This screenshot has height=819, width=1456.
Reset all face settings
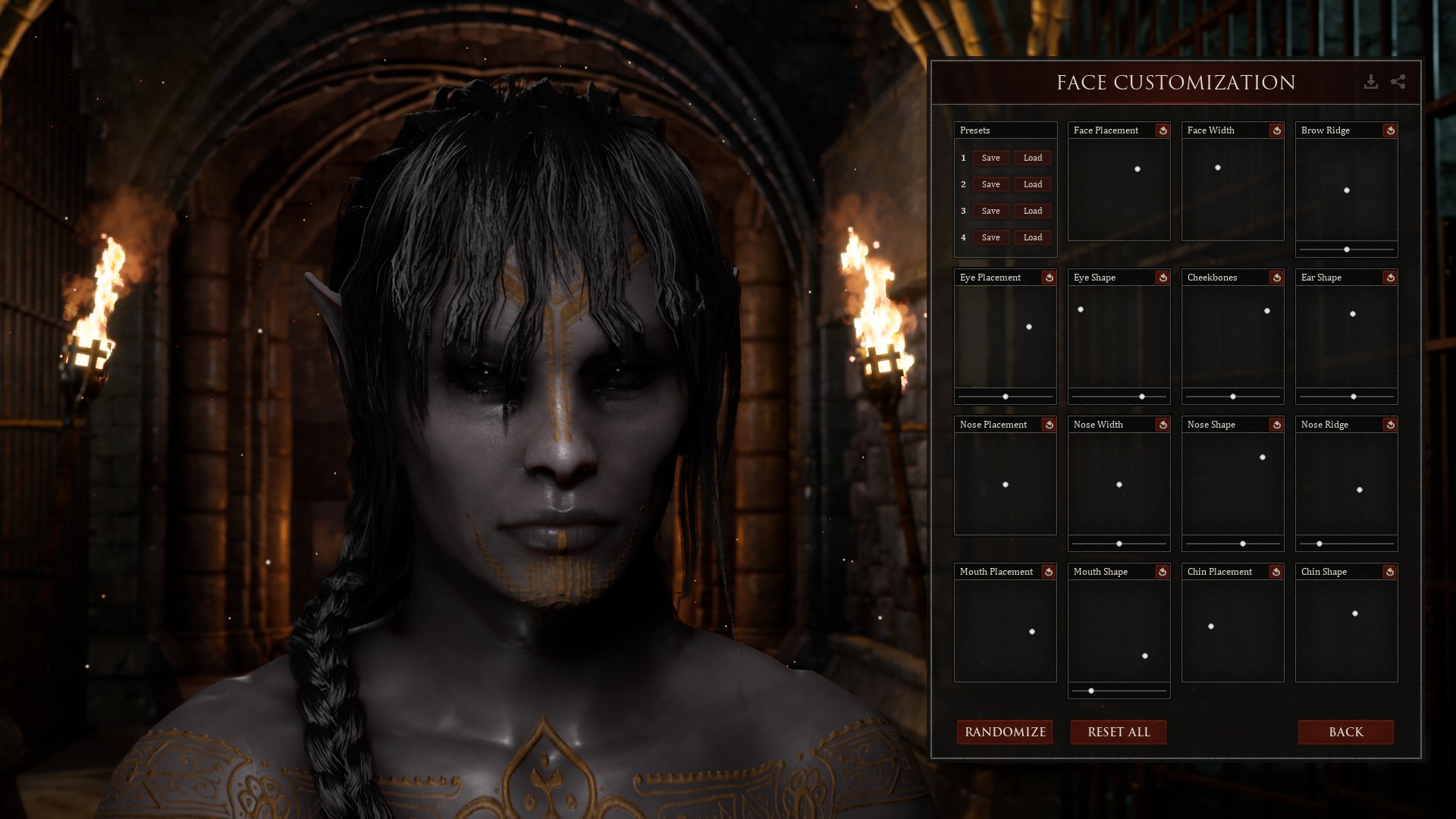[x=1119, y=732]
